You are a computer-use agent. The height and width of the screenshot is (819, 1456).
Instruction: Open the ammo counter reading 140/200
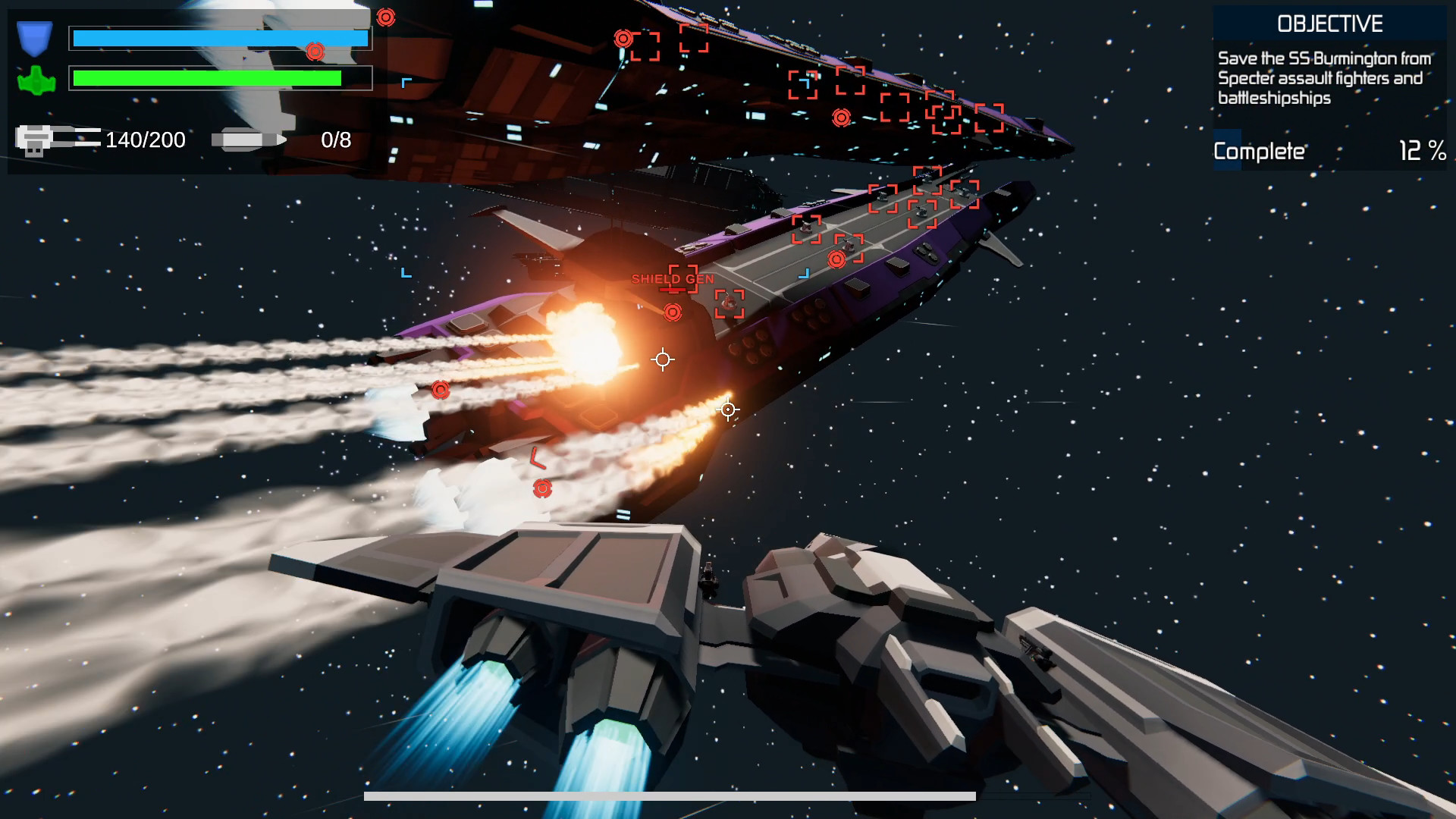pos(146,139)
